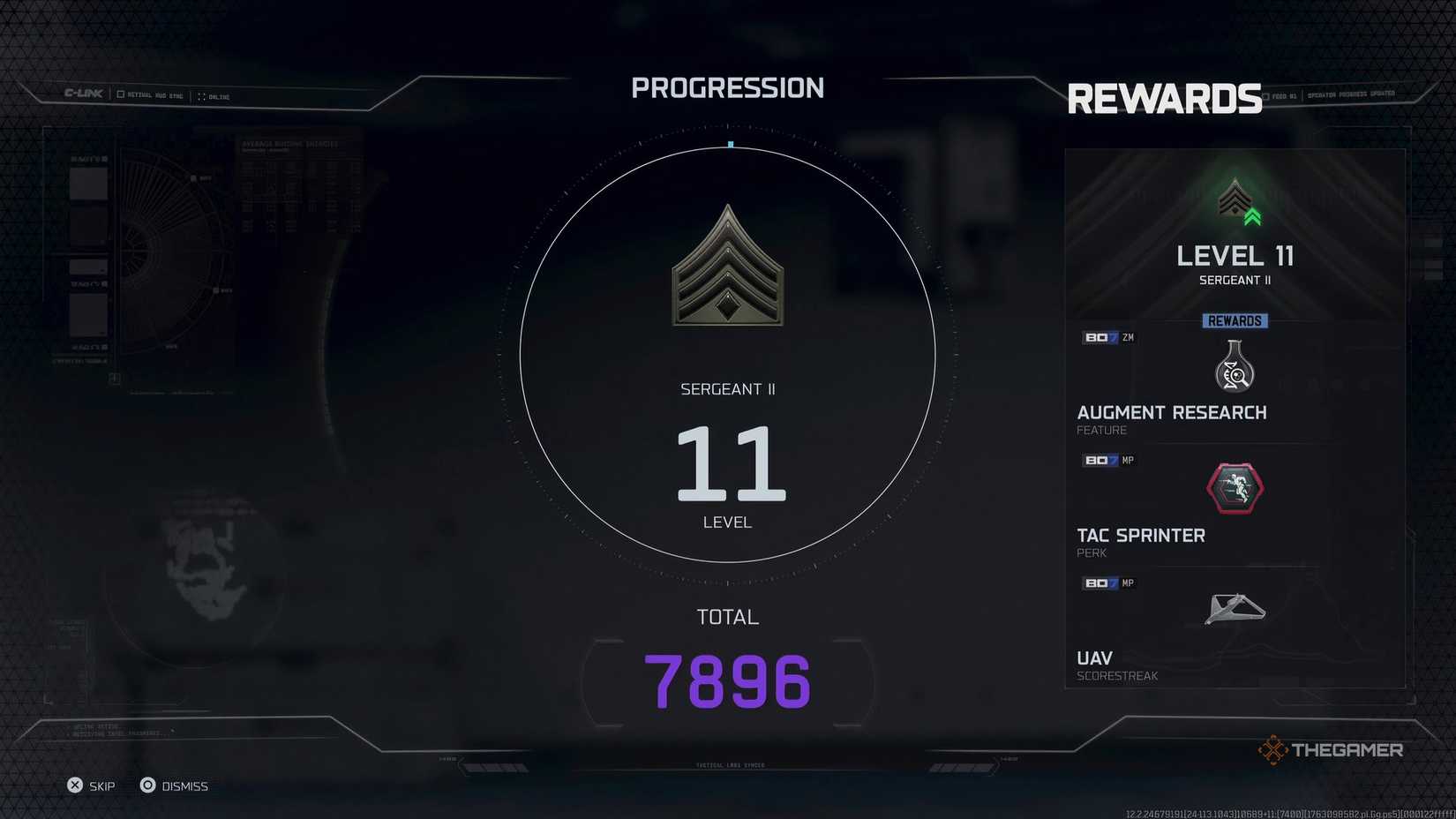
Task: Click the Tac Sprinter perk hexagon icon
Action: [x=1235, y=487]
